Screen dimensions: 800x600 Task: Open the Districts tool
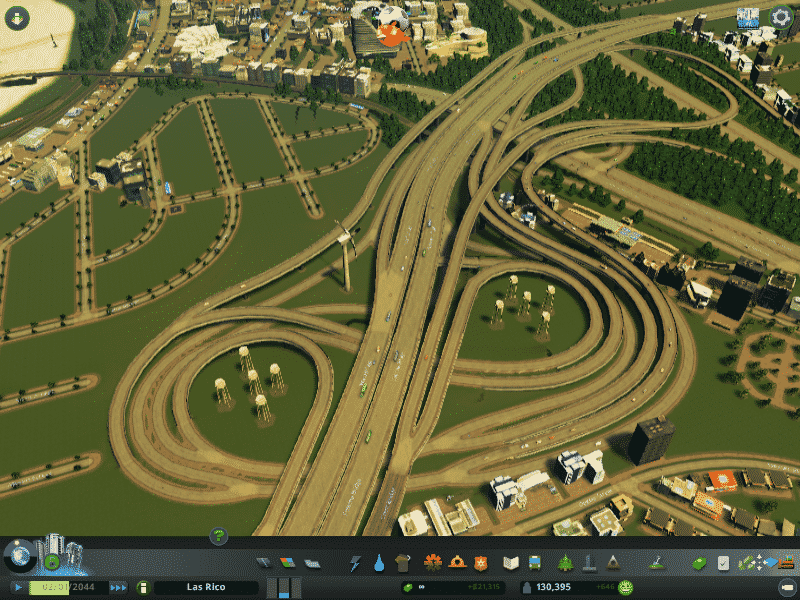(311, 563)
